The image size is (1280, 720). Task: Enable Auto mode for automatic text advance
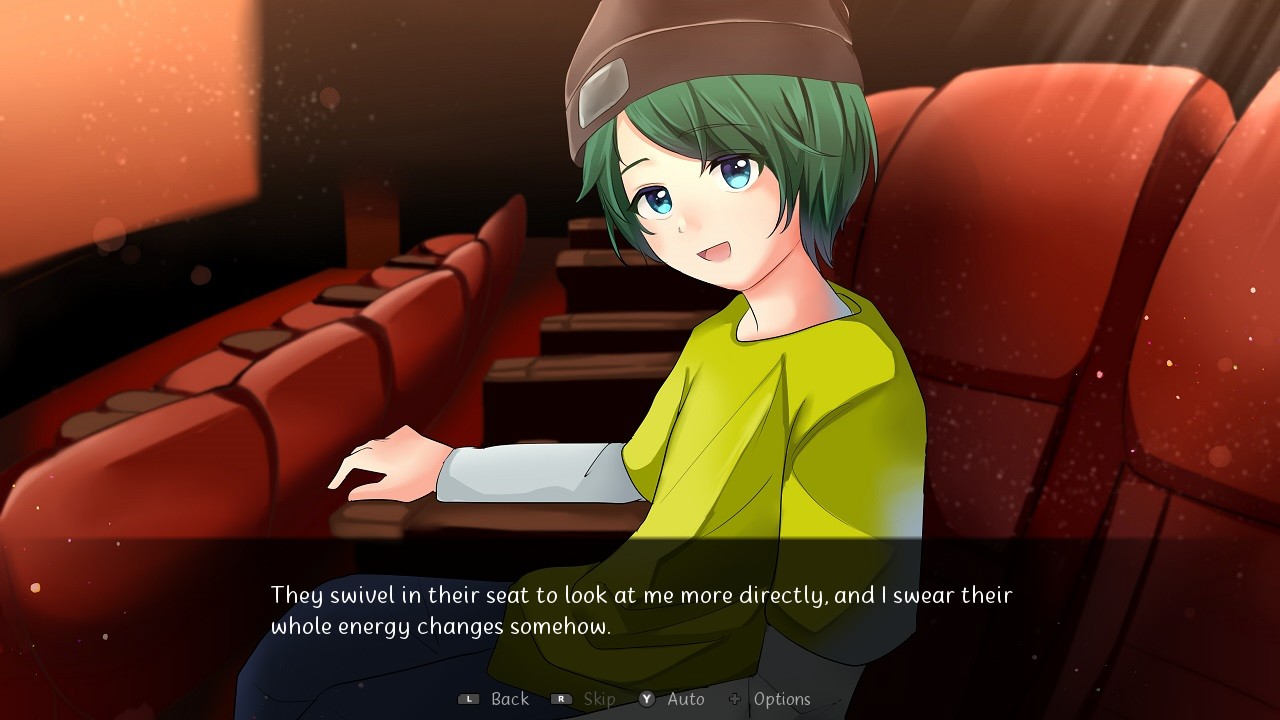(x=683, y=699)
